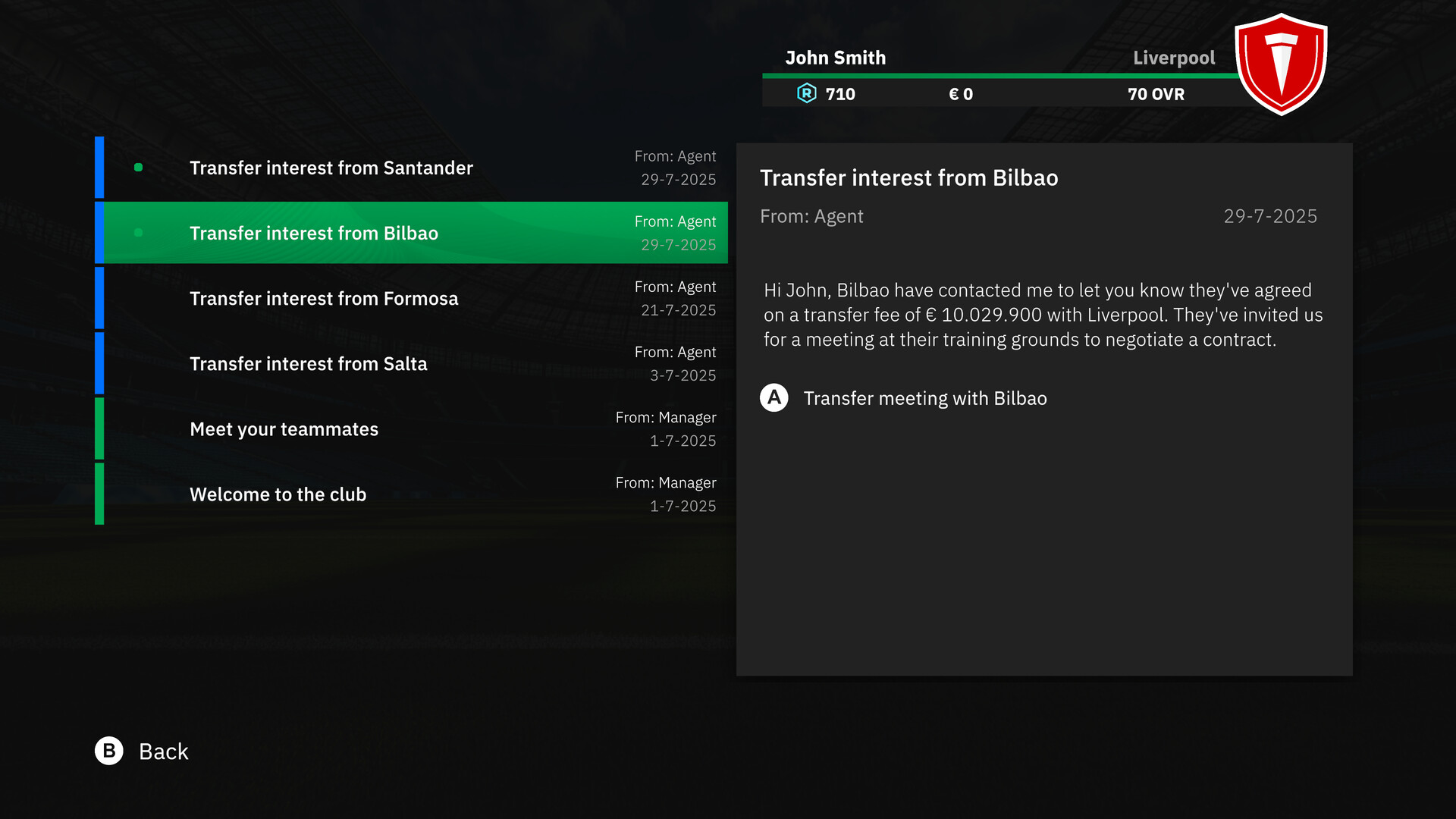Select the Meet your teammates message

click(379, 428)
